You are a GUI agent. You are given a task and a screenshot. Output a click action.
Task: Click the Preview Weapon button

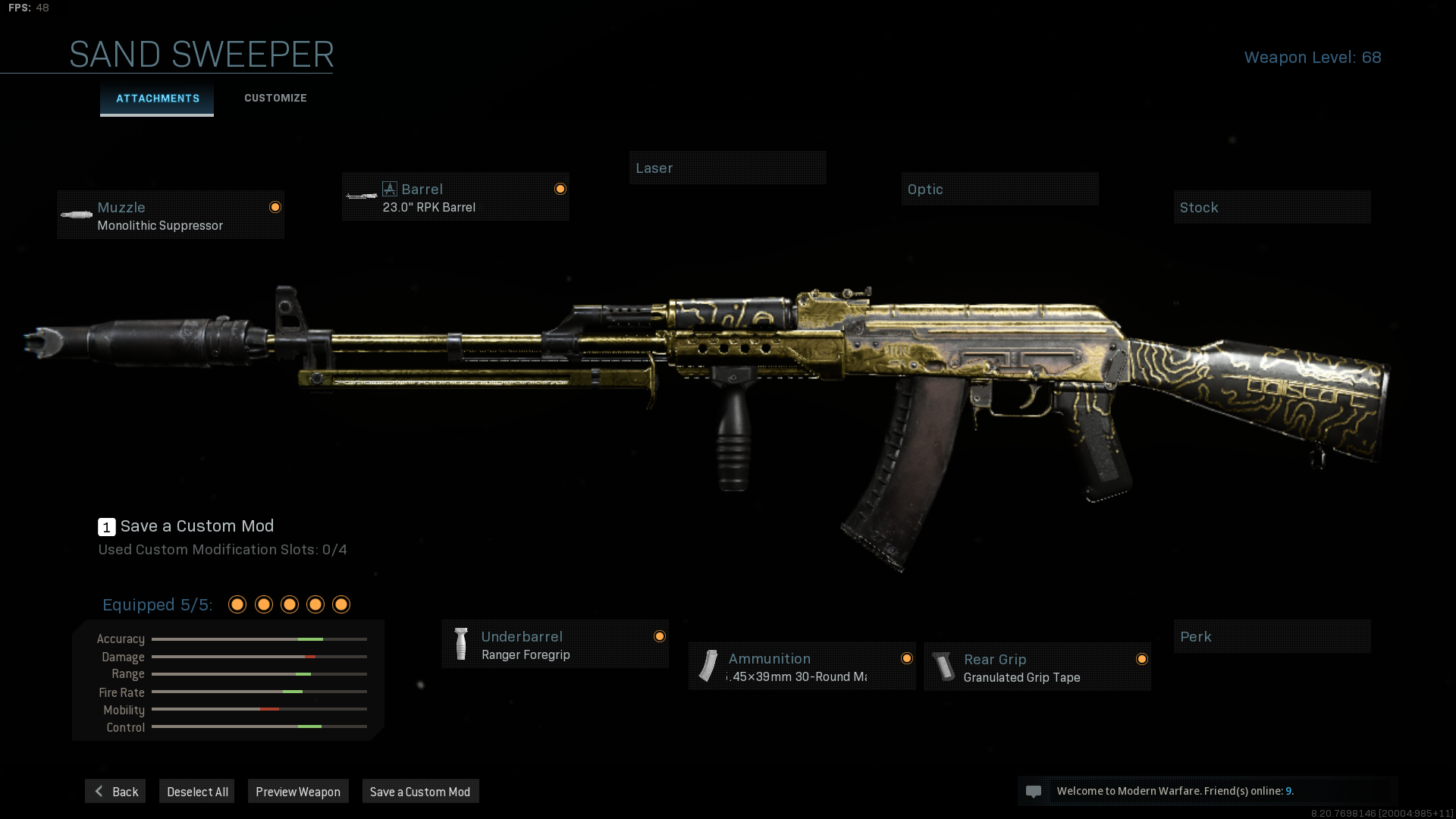[298, 791]
